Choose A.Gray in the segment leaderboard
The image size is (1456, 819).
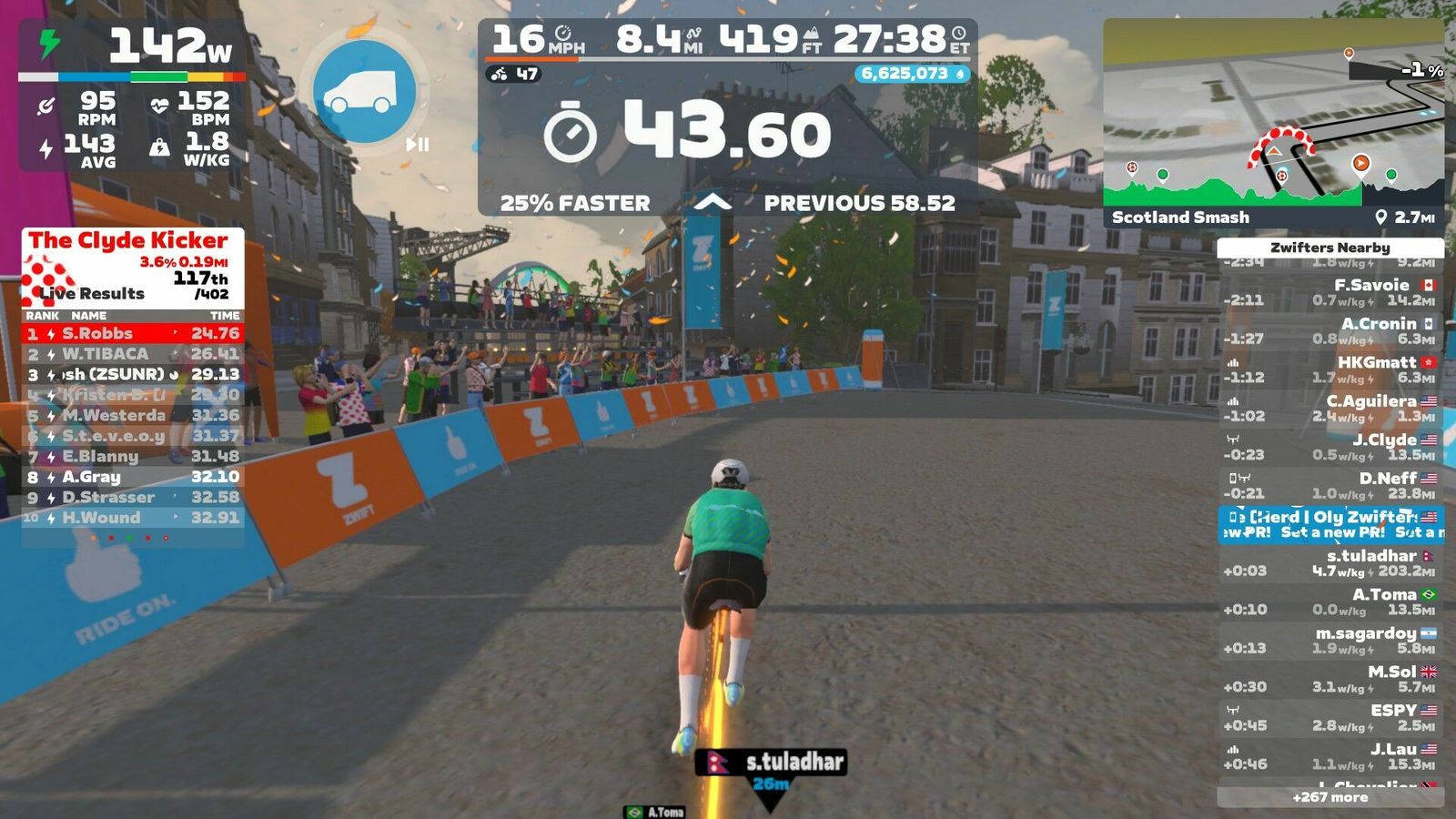coord(133,477)
